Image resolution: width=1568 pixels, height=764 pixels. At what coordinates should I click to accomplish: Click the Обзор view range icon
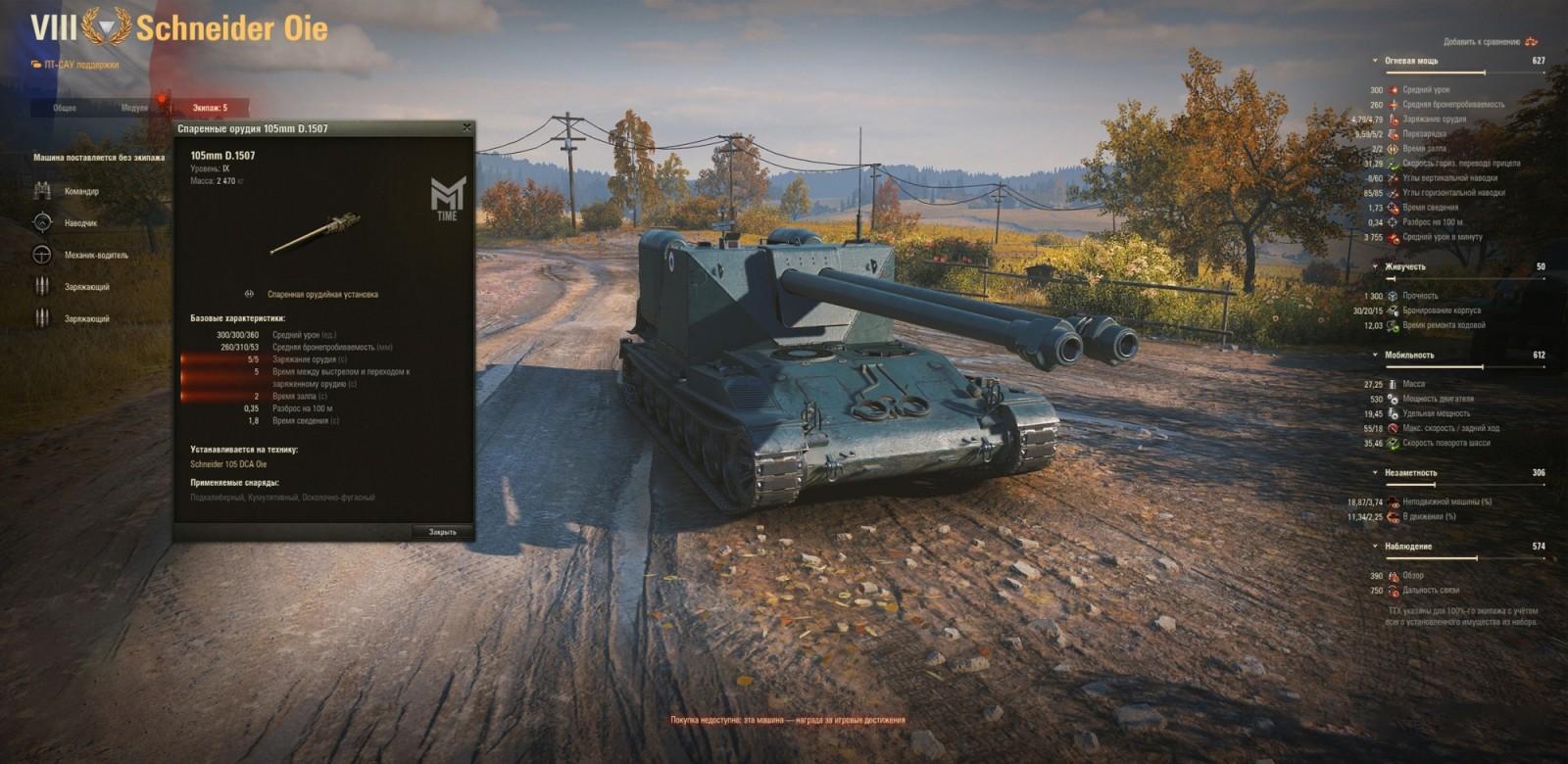(x=1394, y=576)
